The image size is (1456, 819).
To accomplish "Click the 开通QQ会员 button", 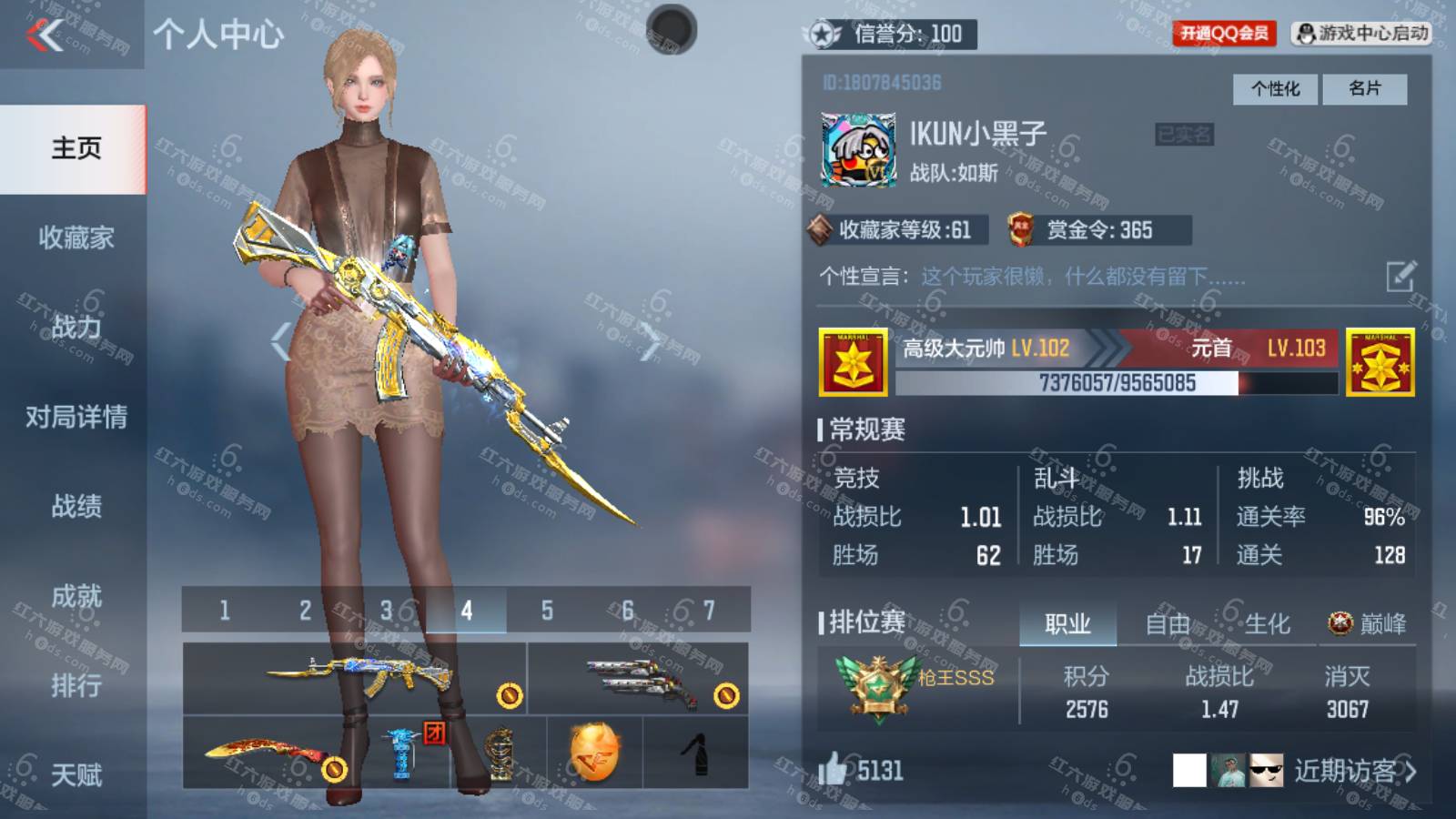I will pyautogui.click(x=1224, y=34).
